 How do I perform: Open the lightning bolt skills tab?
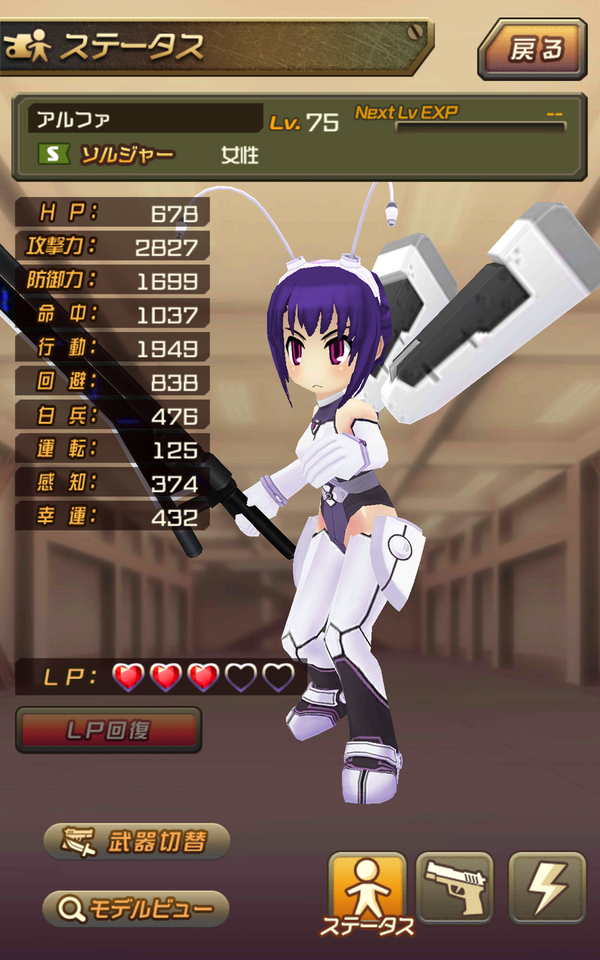pos(547,887)
